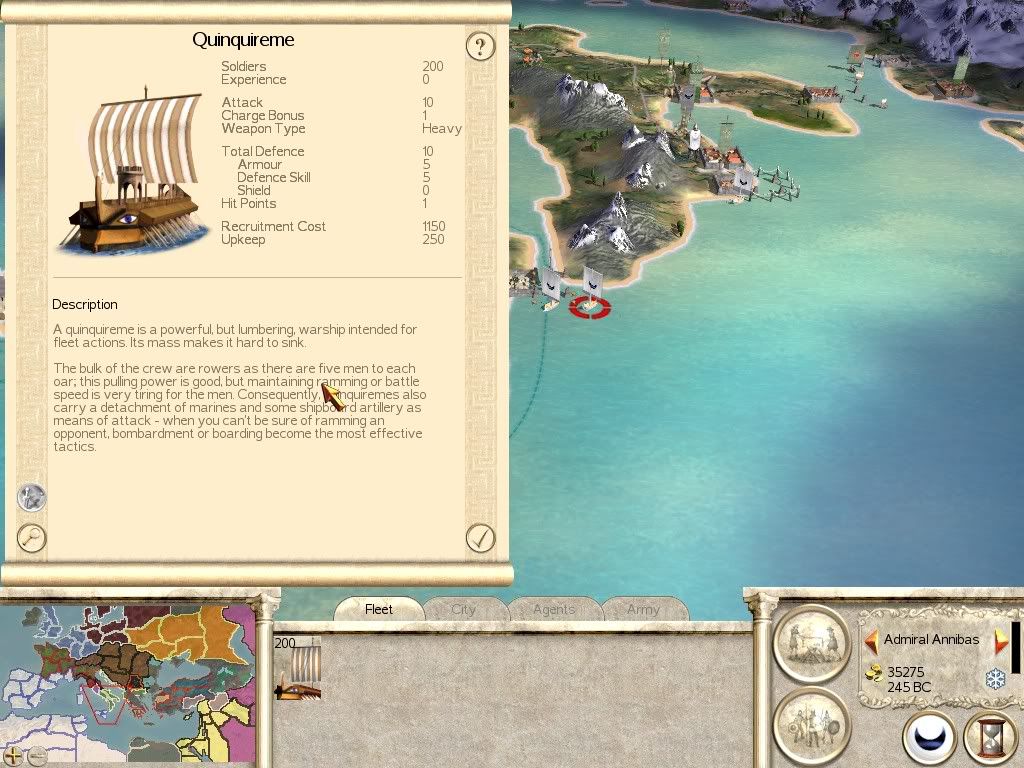
Task: Switch to the Fleet tab
Action: coord(379,609)
